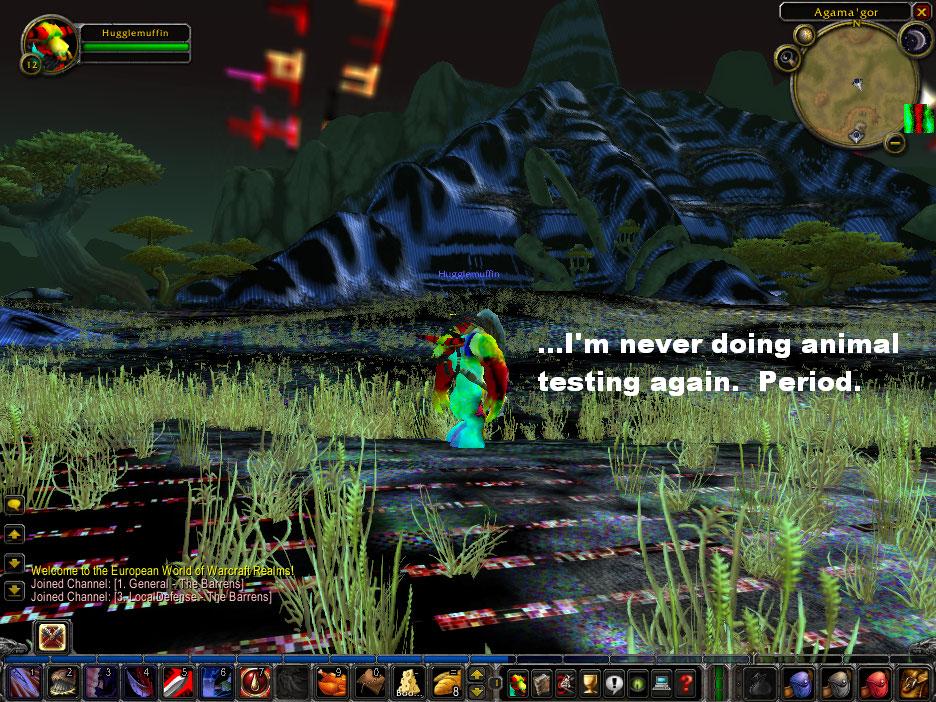Activate the red swirl ability in slot 7
Image resolution: width=936 pixels, height=702 pixels.
pos(254,683)
